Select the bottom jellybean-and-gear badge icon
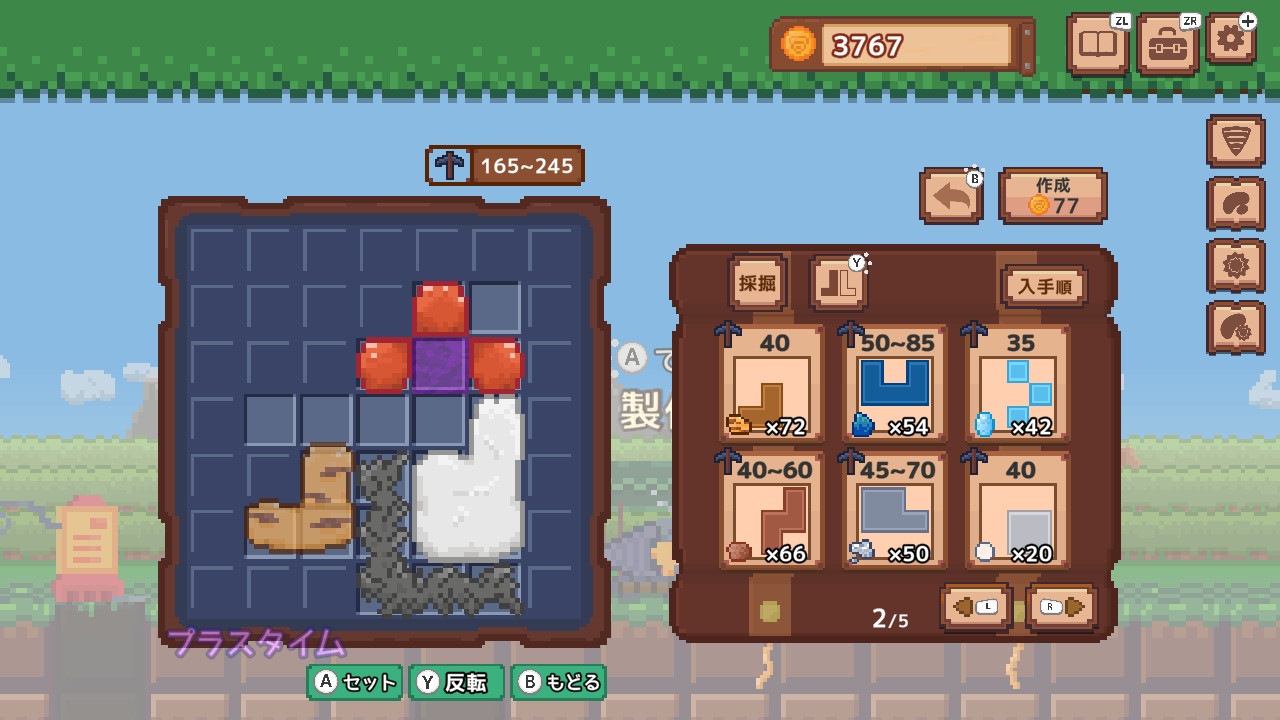Viewport: 1280px width, 720px height. pos(1236,325)
